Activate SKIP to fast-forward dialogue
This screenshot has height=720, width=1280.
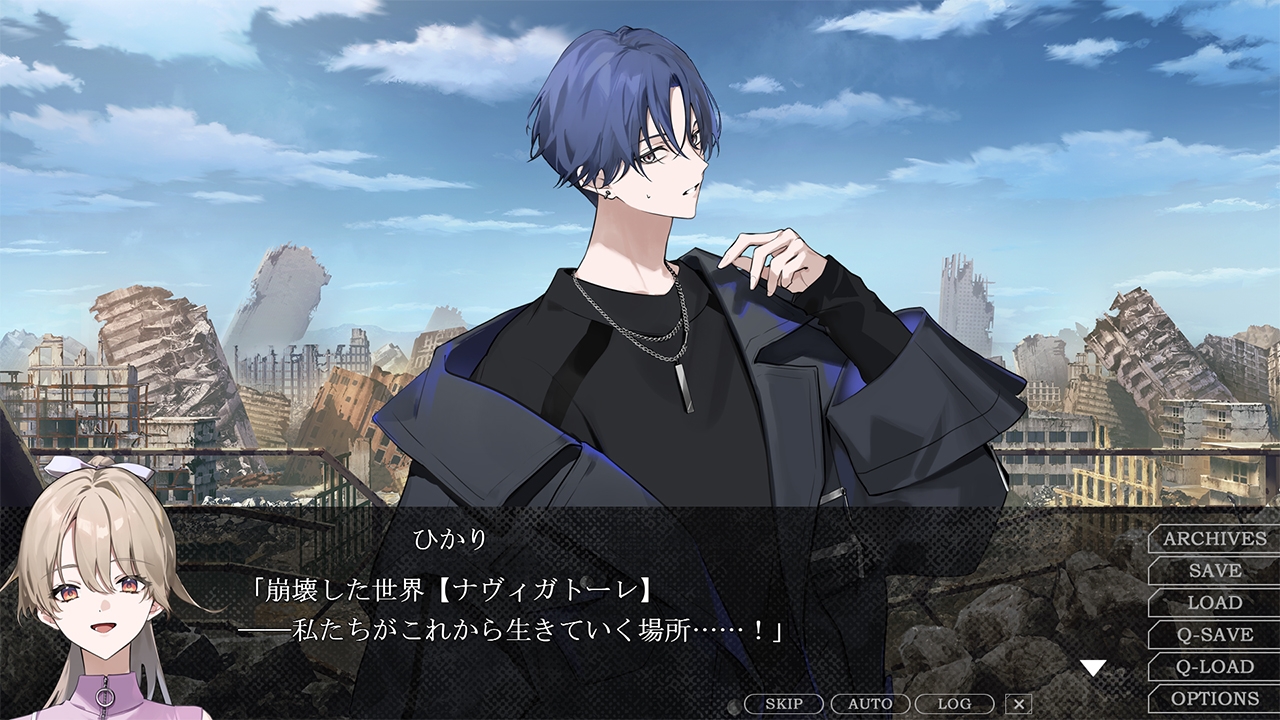click(x=784, y=704)
